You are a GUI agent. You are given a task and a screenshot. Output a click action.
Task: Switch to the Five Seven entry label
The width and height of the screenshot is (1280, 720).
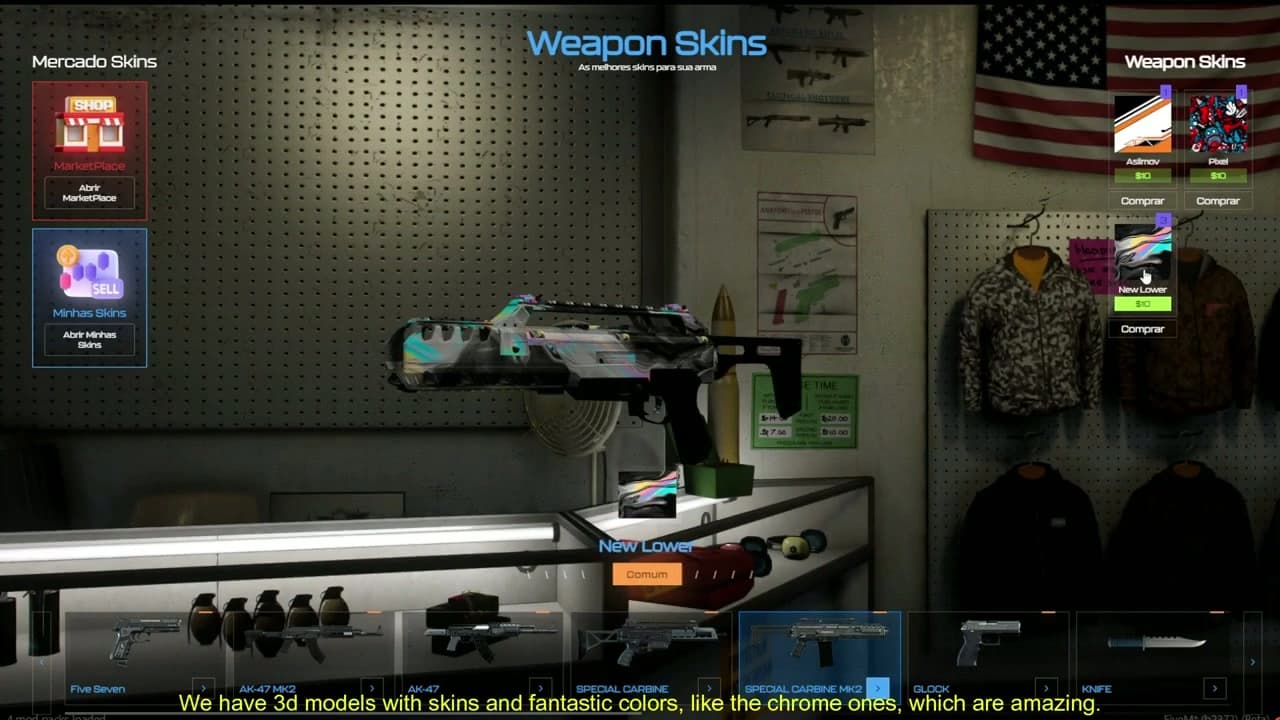coord(99,689)
